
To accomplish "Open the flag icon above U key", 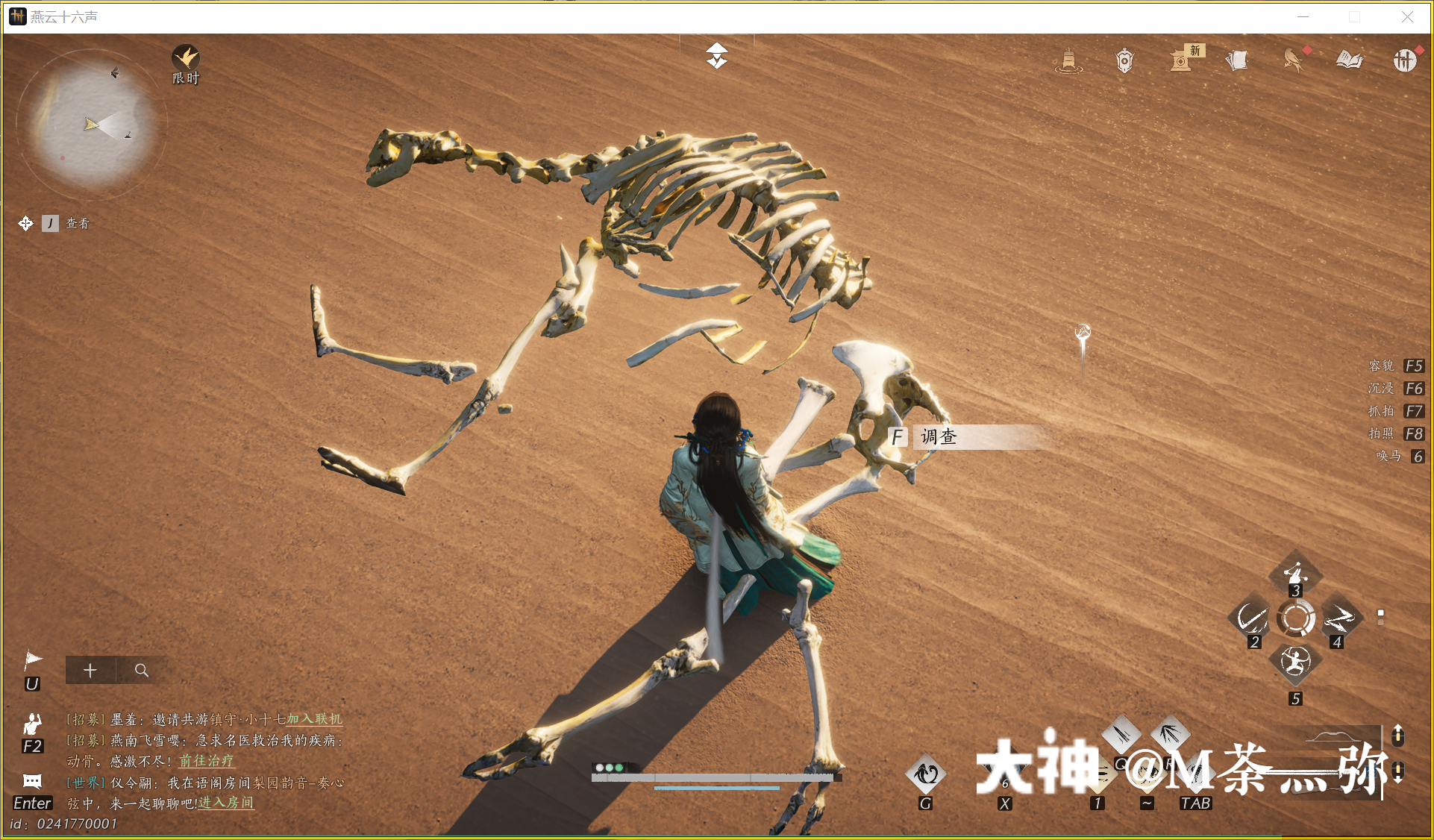I will click(x=33, y=659).
